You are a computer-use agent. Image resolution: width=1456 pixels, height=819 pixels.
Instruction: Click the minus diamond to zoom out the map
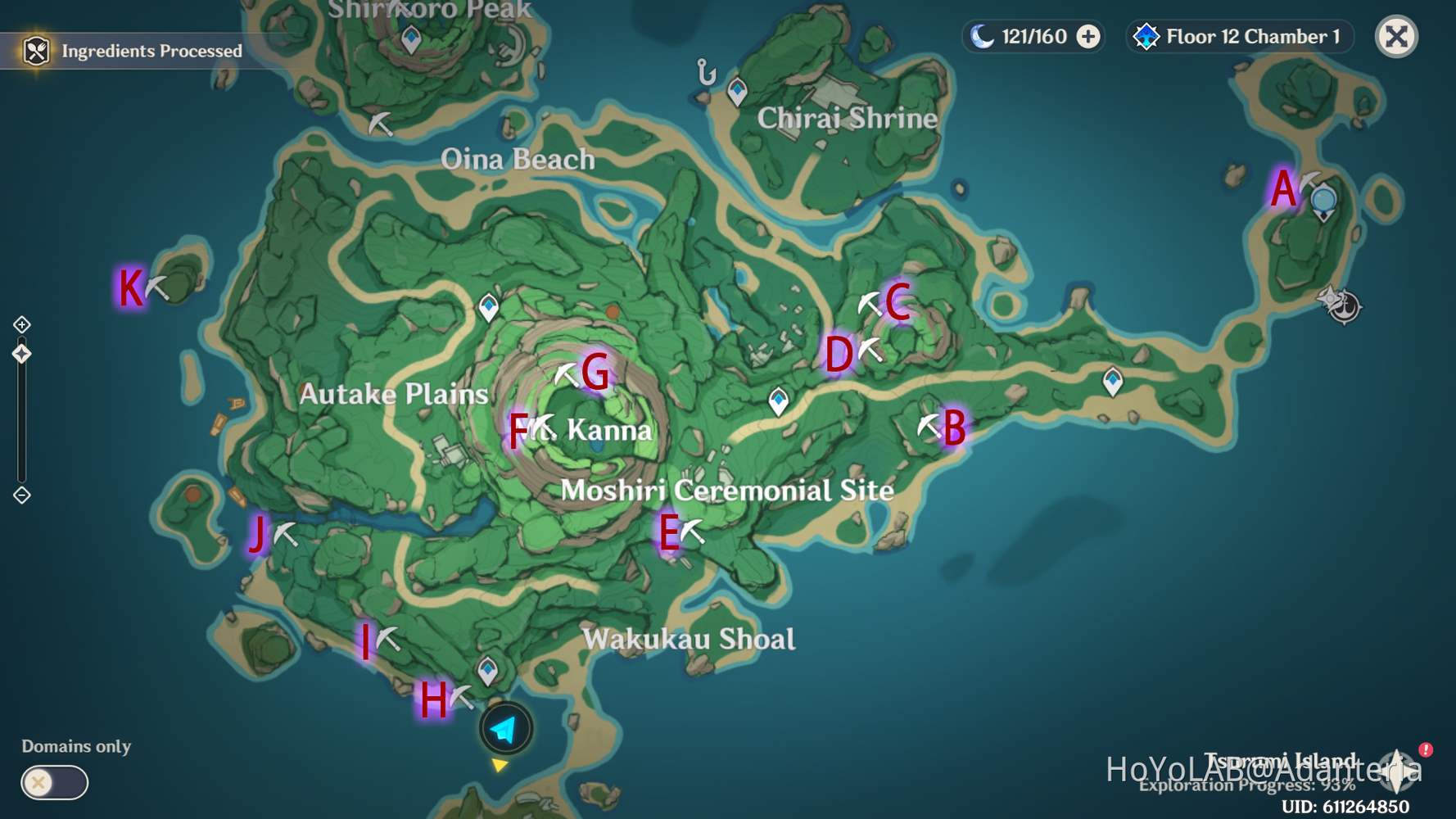[22, 494]
